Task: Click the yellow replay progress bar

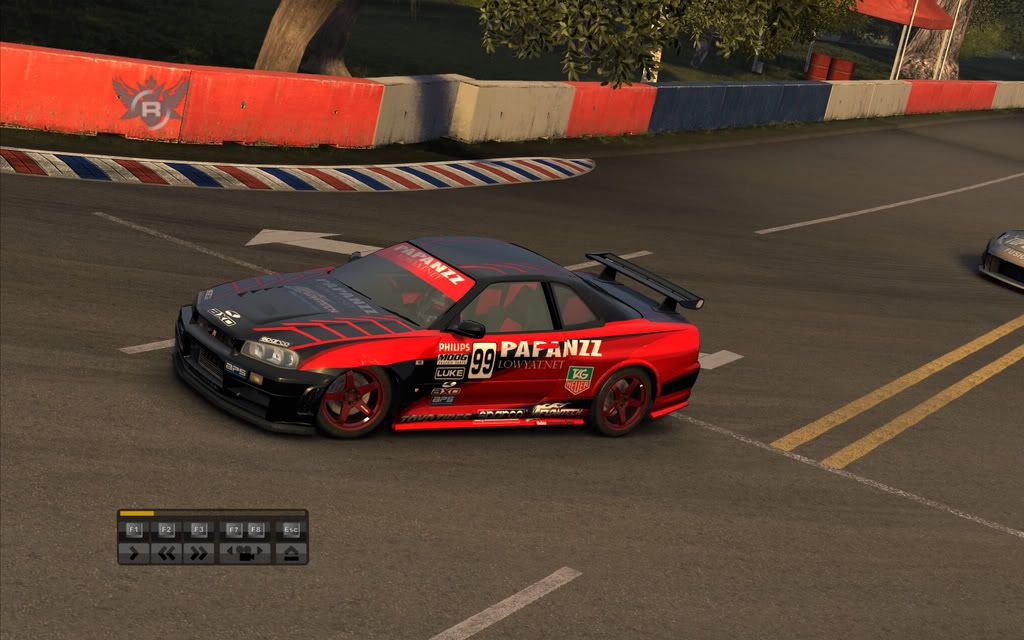Action: coord(137,513)
